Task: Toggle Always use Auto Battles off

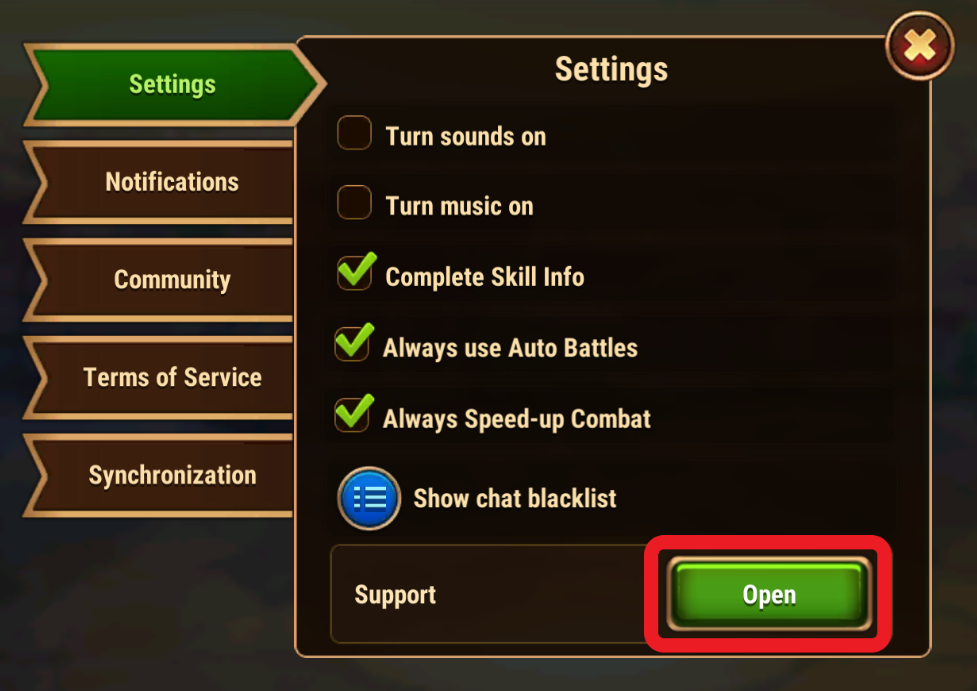Action: [x=352, y=345]
